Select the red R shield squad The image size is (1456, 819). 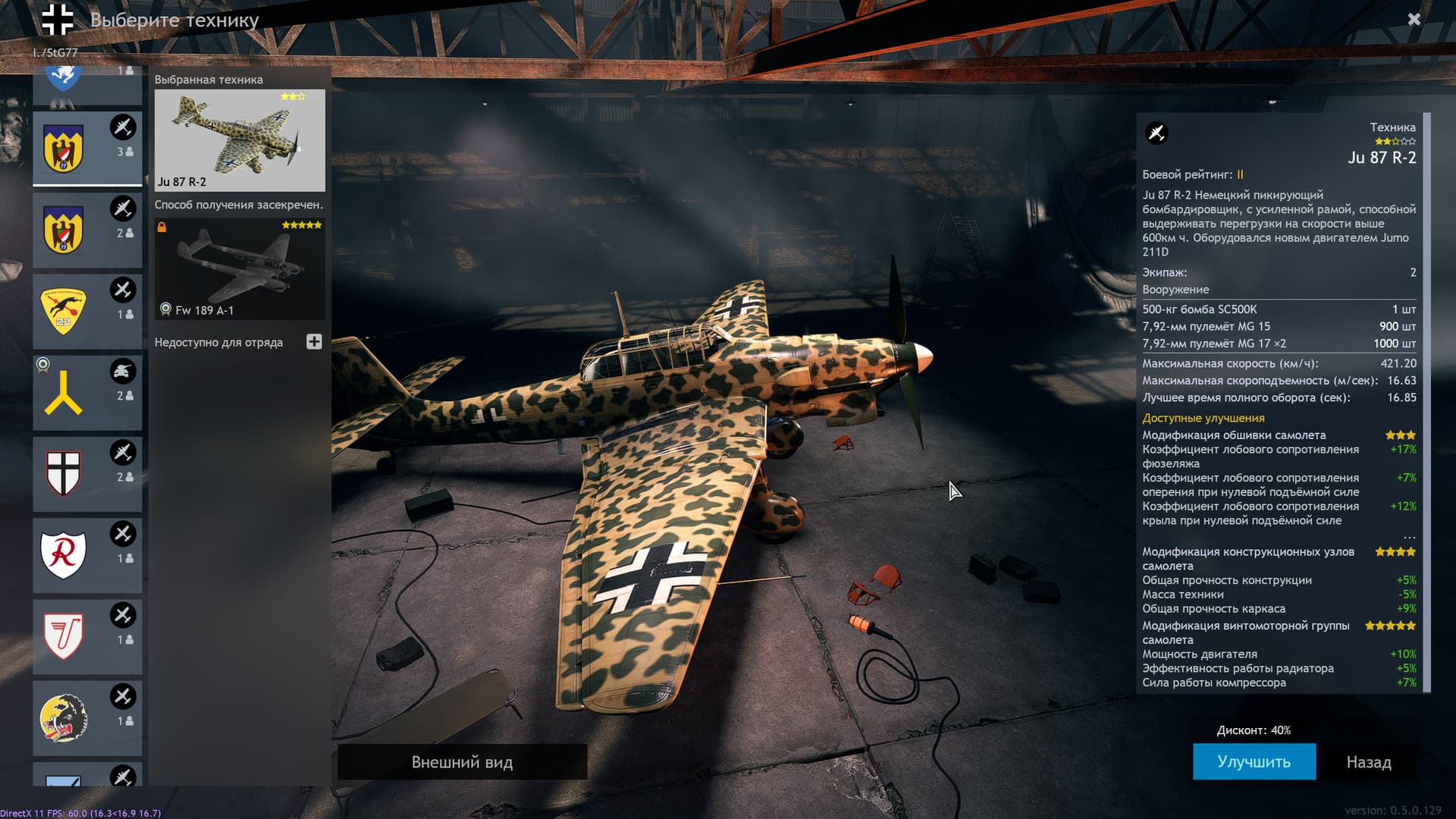(87, 555)
